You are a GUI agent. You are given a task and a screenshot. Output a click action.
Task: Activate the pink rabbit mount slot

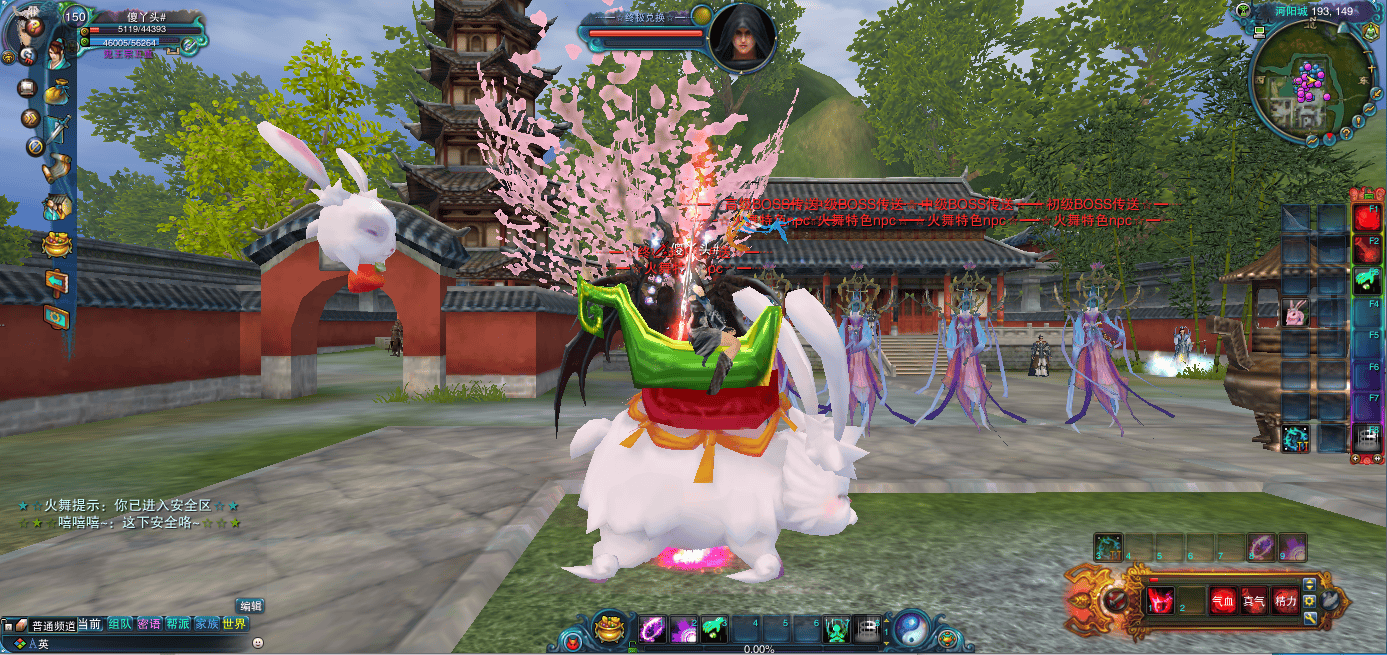(x=1296, y=314)
